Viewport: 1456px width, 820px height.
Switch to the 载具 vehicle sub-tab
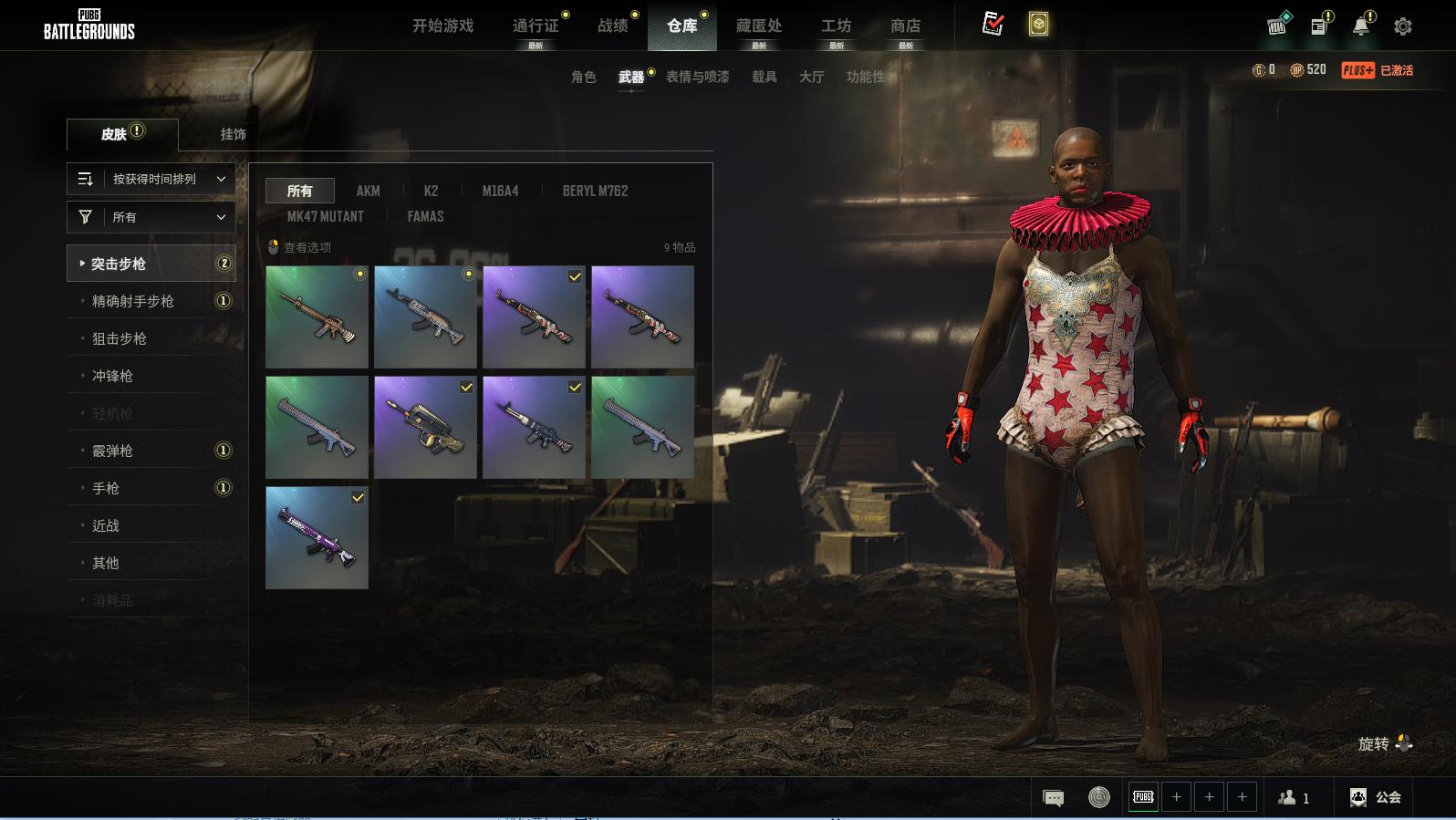pyautogui.click(x=764, y=77)
